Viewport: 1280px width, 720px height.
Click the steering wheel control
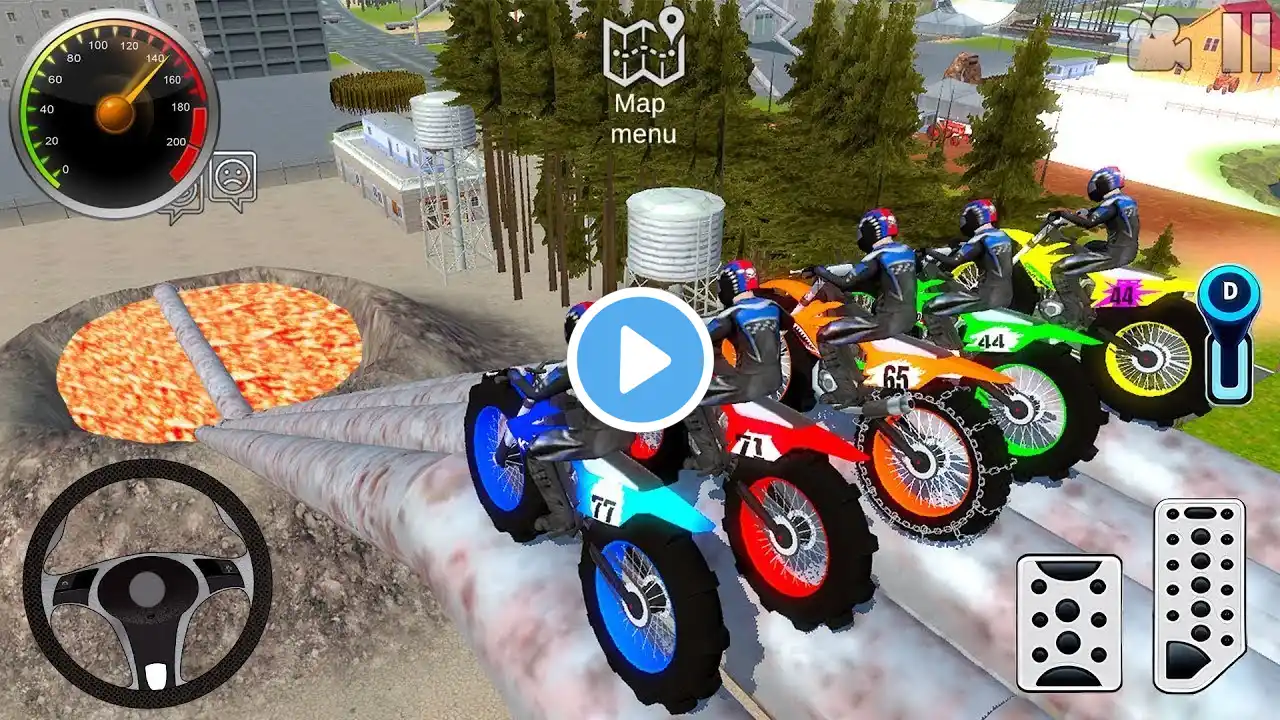click(x=147, y=584)
